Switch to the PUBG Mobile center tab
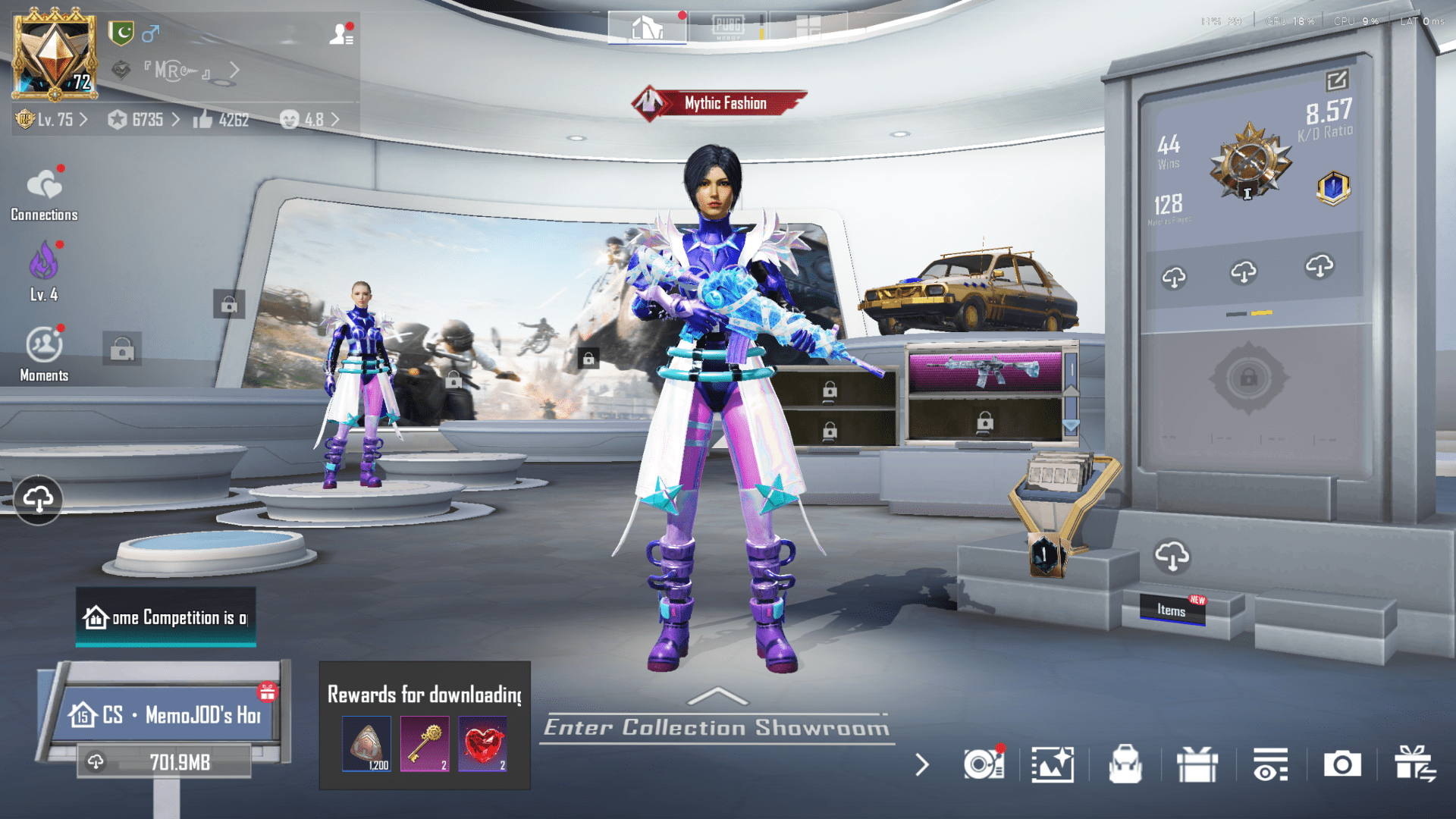The width and height of the screenshot is (1456, 819). click(728, 25)
